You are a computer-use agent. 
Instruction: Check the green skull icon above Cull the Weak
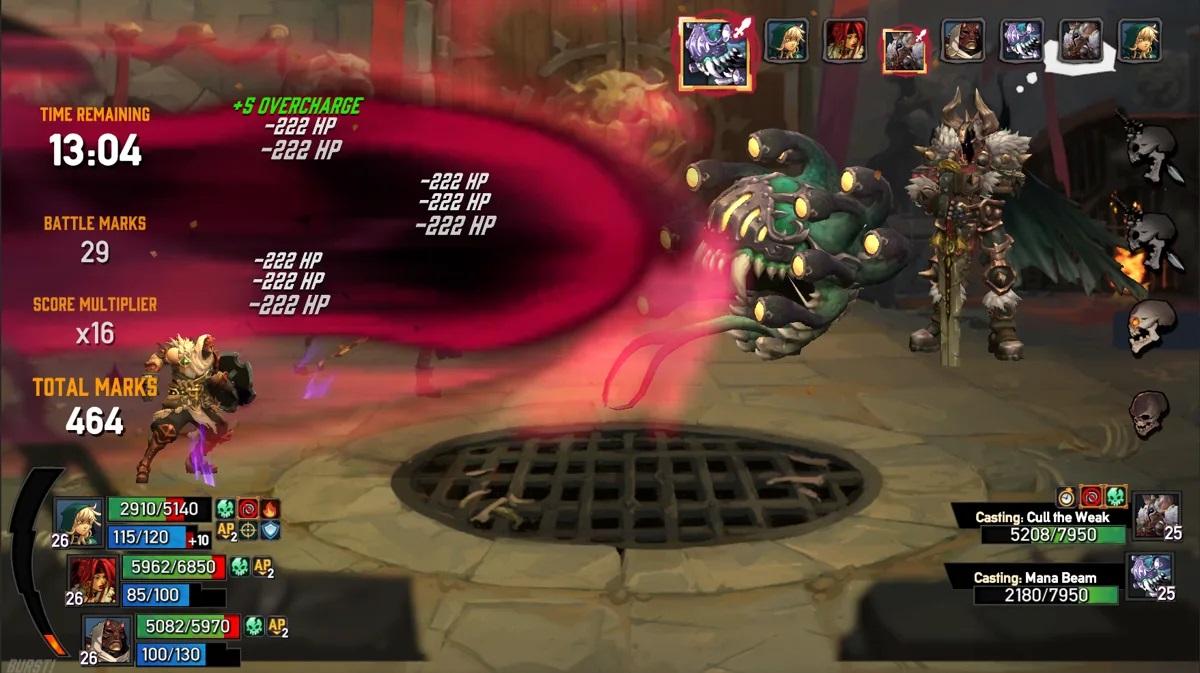1115,496
